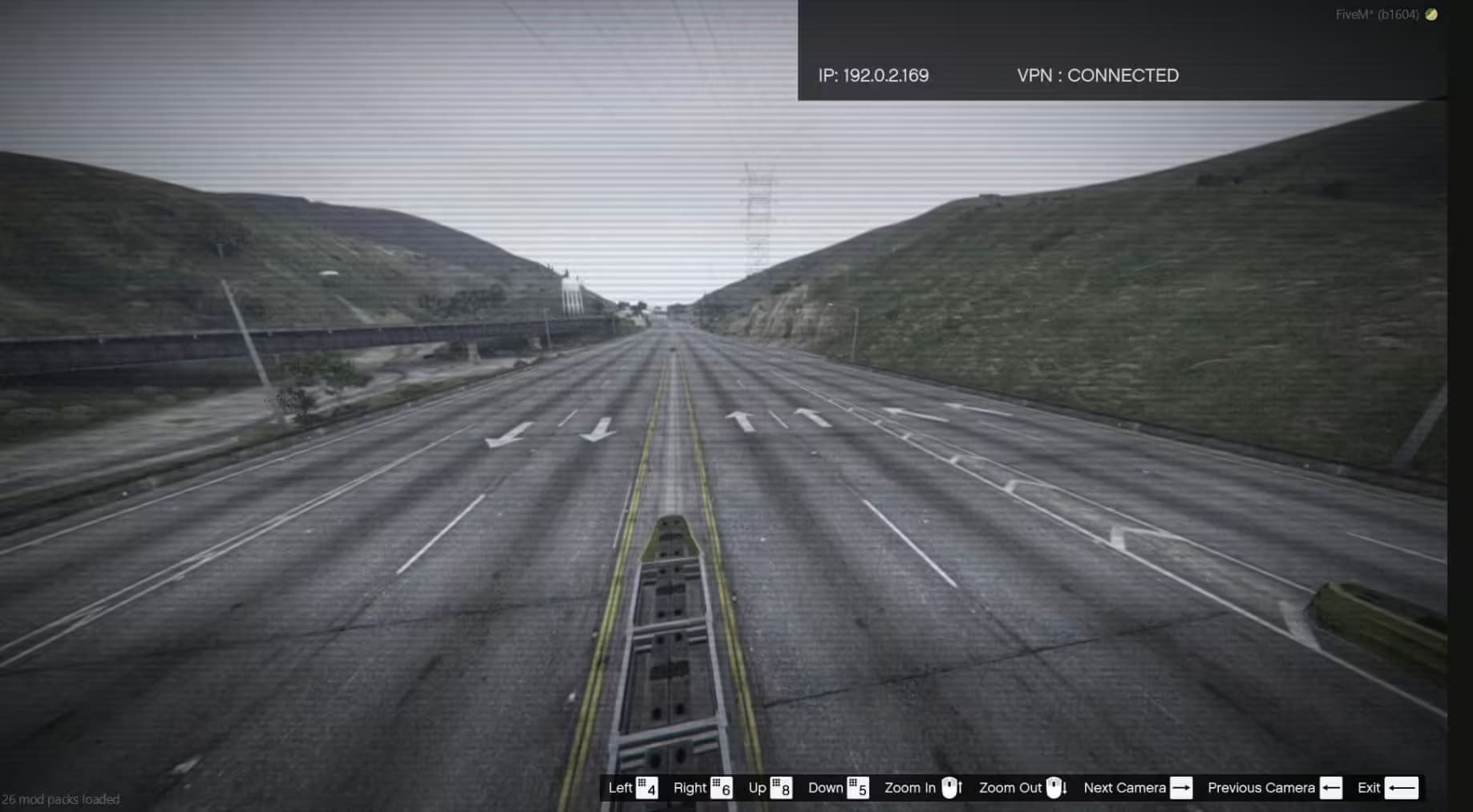Click the 26 mod packs loaded notice
1473x812 pixels.
click(60, 799)
